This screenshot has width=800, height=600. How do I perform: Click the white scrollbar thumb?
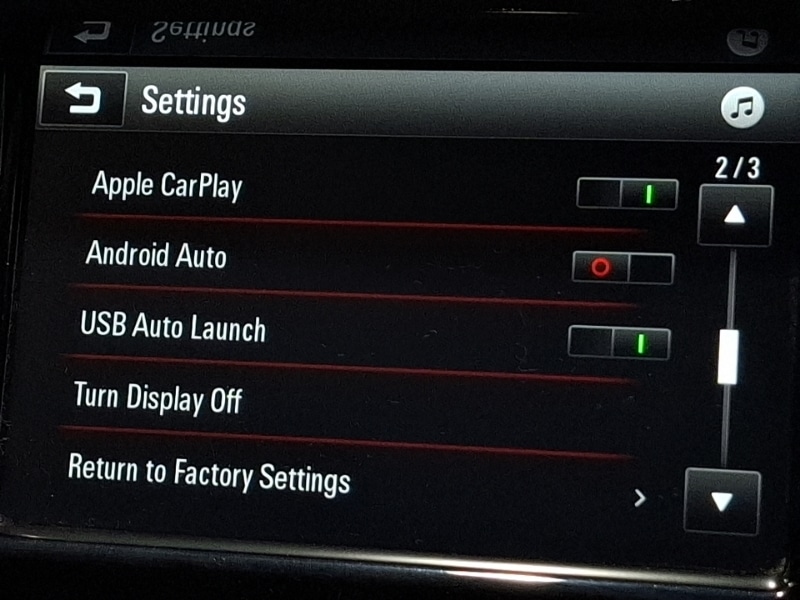(728, 357)
